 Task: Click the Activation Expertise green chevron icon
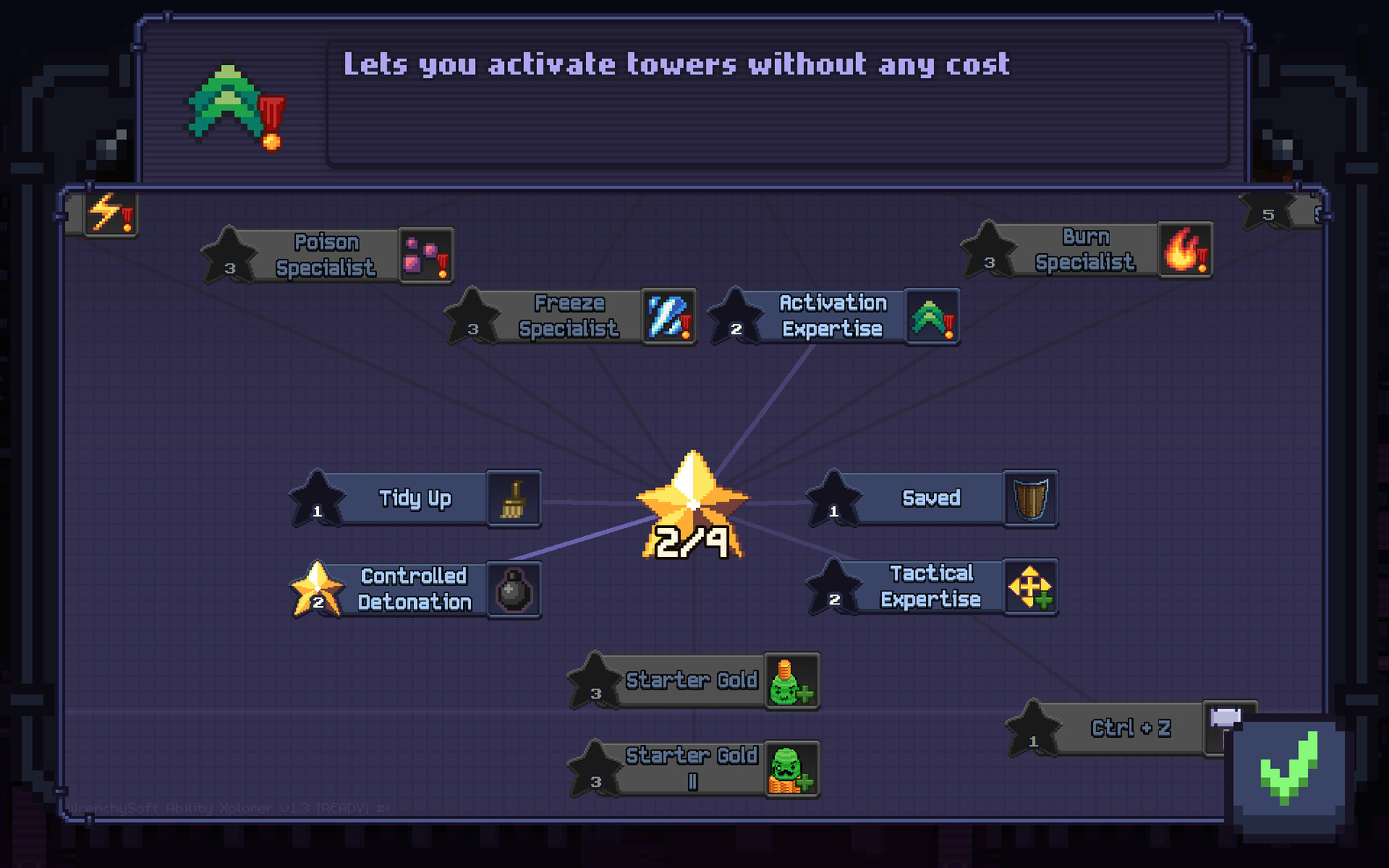pyautogui.click(x=932, y=317)
